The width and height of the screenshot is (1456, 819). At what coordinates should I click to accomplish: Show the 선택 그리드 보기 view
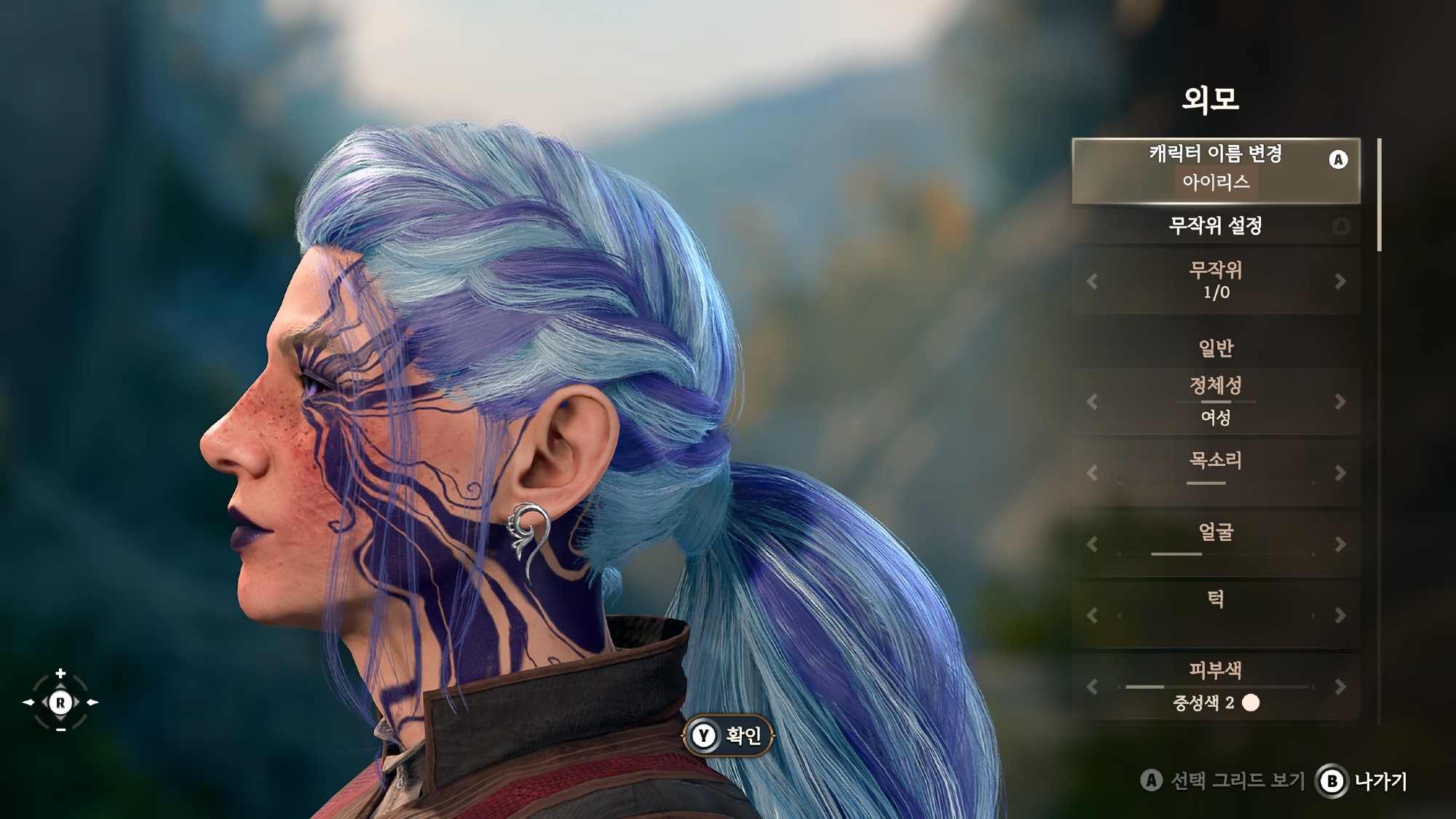tap(1223, 782)
